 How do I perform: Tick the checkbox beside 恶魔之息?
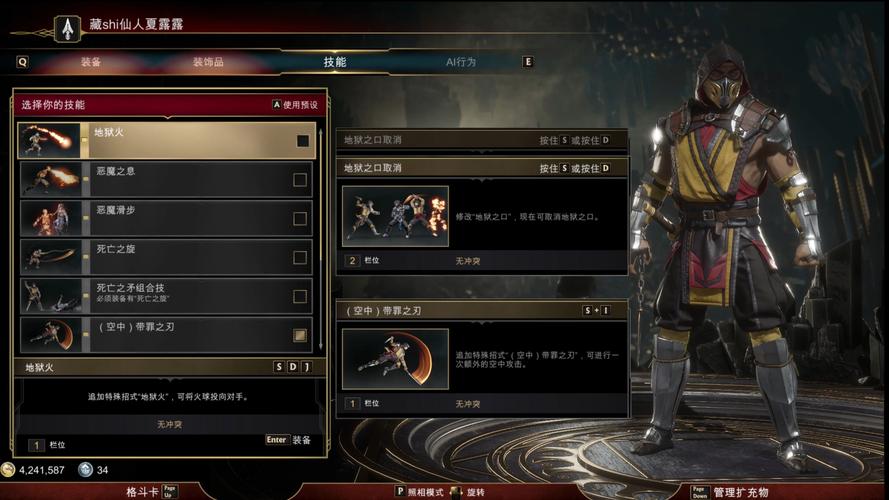click(300, 180)
